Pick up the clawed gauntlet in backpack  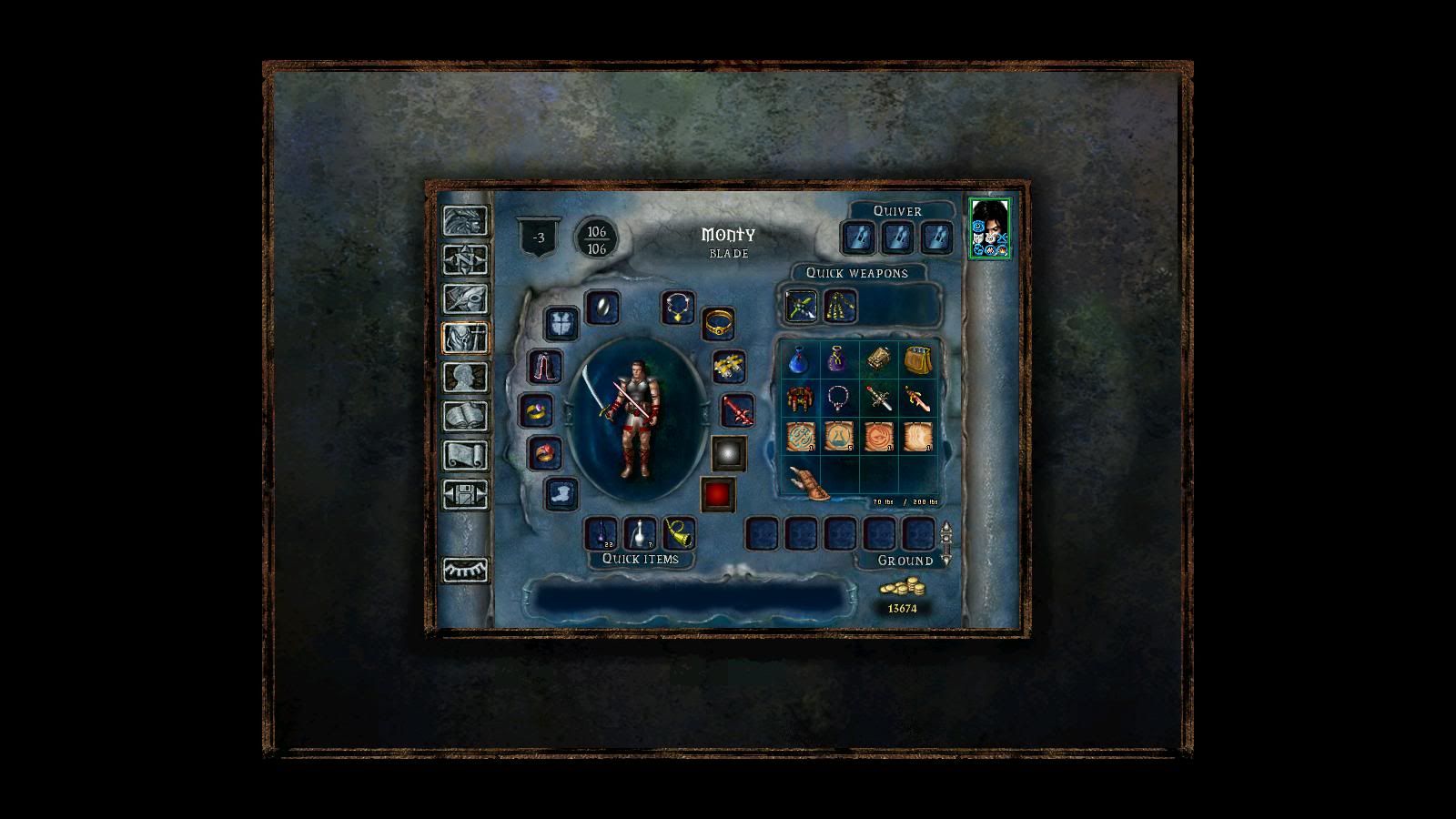(809, 481)
